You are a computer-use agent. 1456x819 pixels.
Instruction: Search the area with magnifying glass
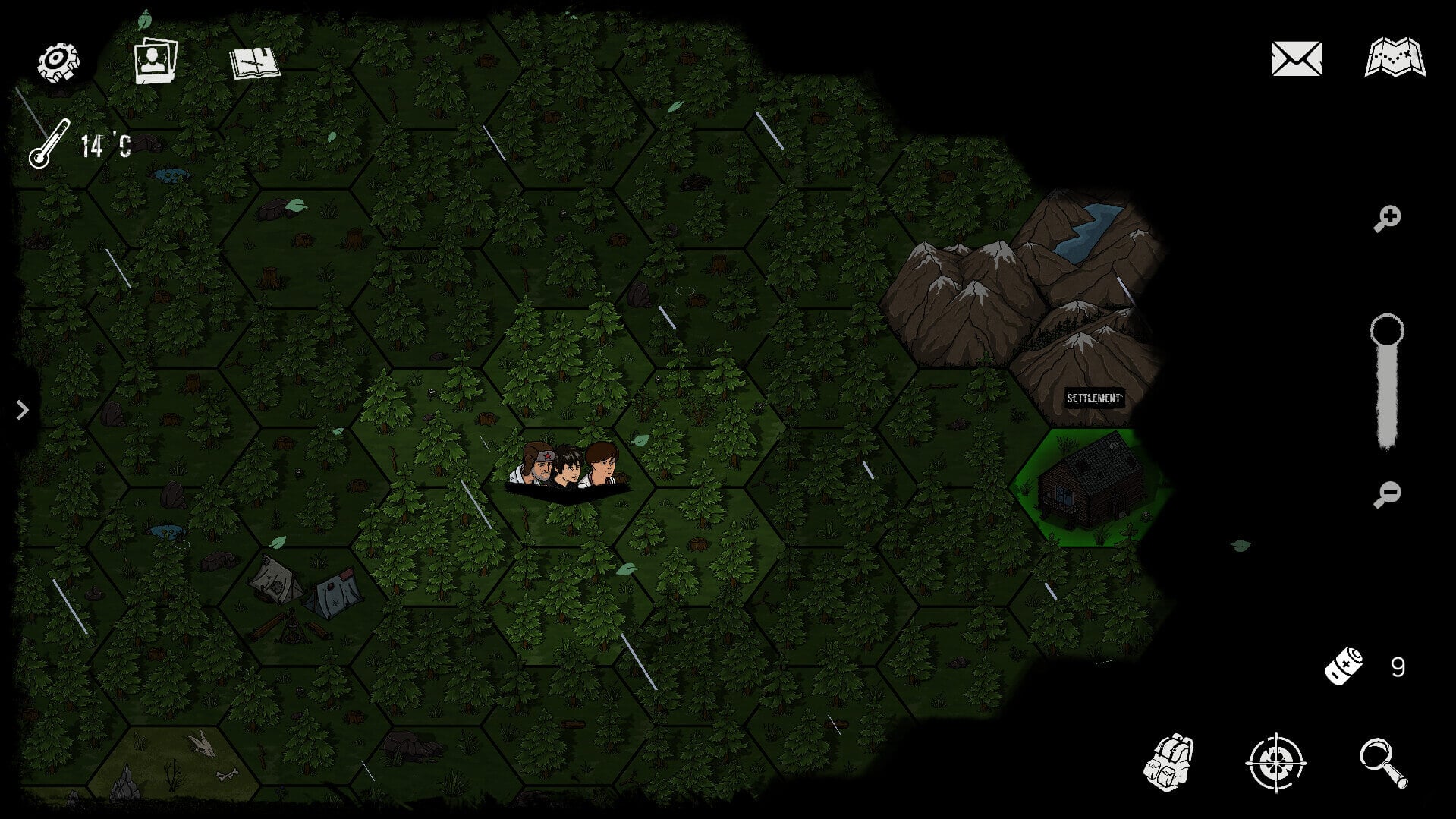1382,763
